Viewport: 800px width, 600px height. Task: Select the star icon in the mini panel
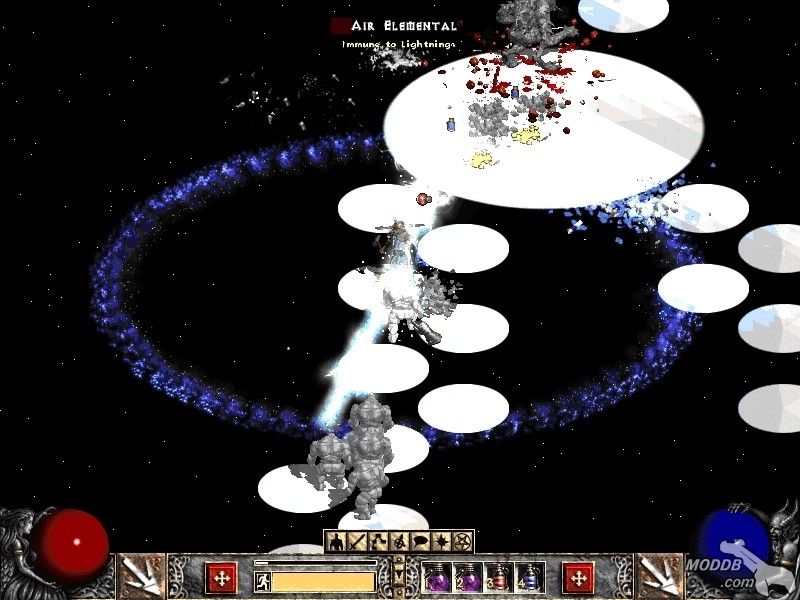point(441,542)
